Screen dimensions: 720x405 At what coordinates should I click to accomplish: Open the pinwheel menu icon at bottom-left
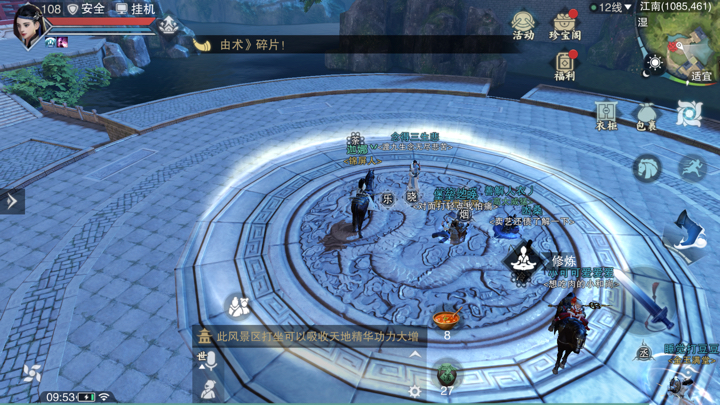click(32, 374)
